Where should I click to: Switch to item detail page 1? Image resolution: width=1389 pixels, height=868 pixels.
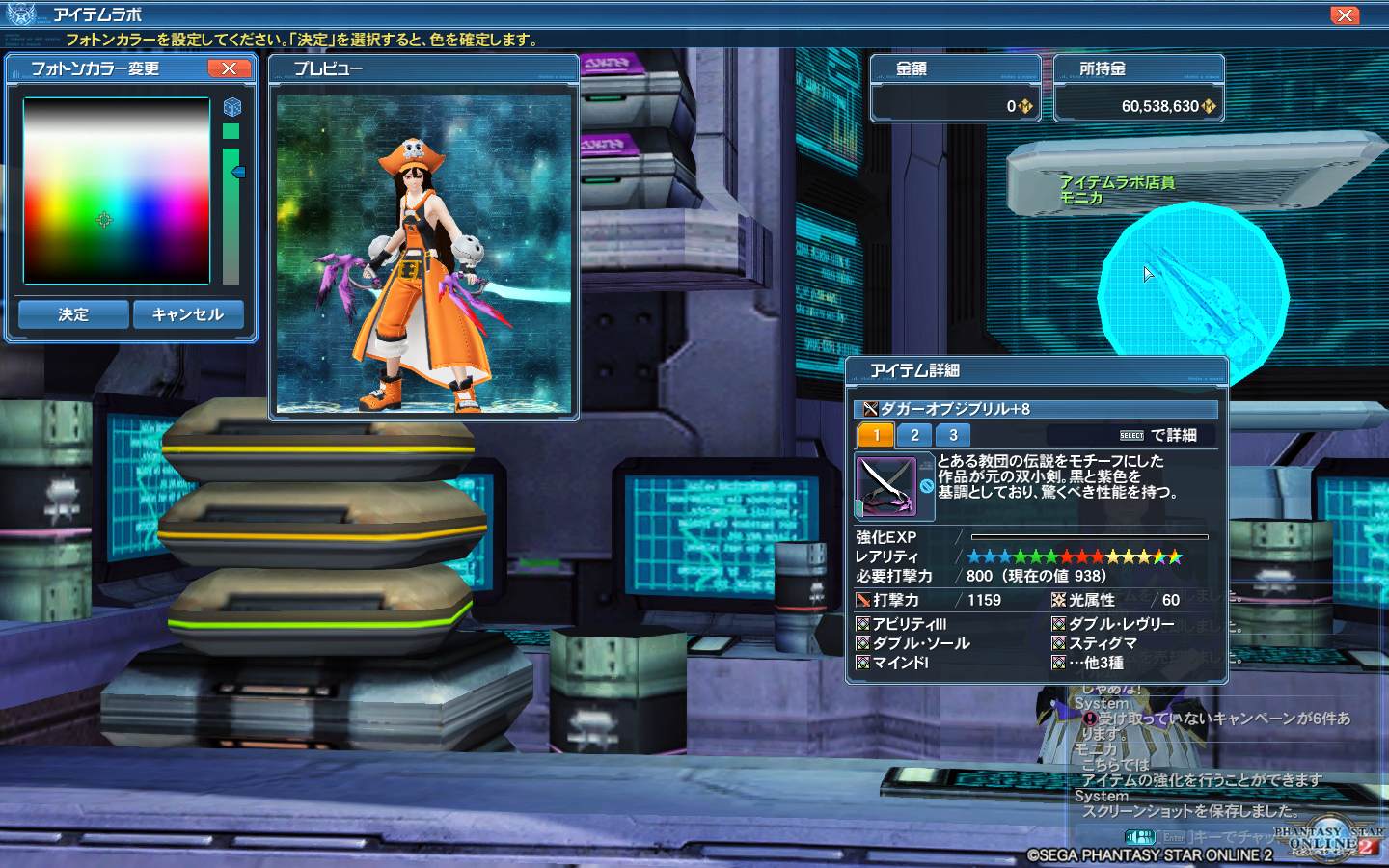tap(876, 435)
